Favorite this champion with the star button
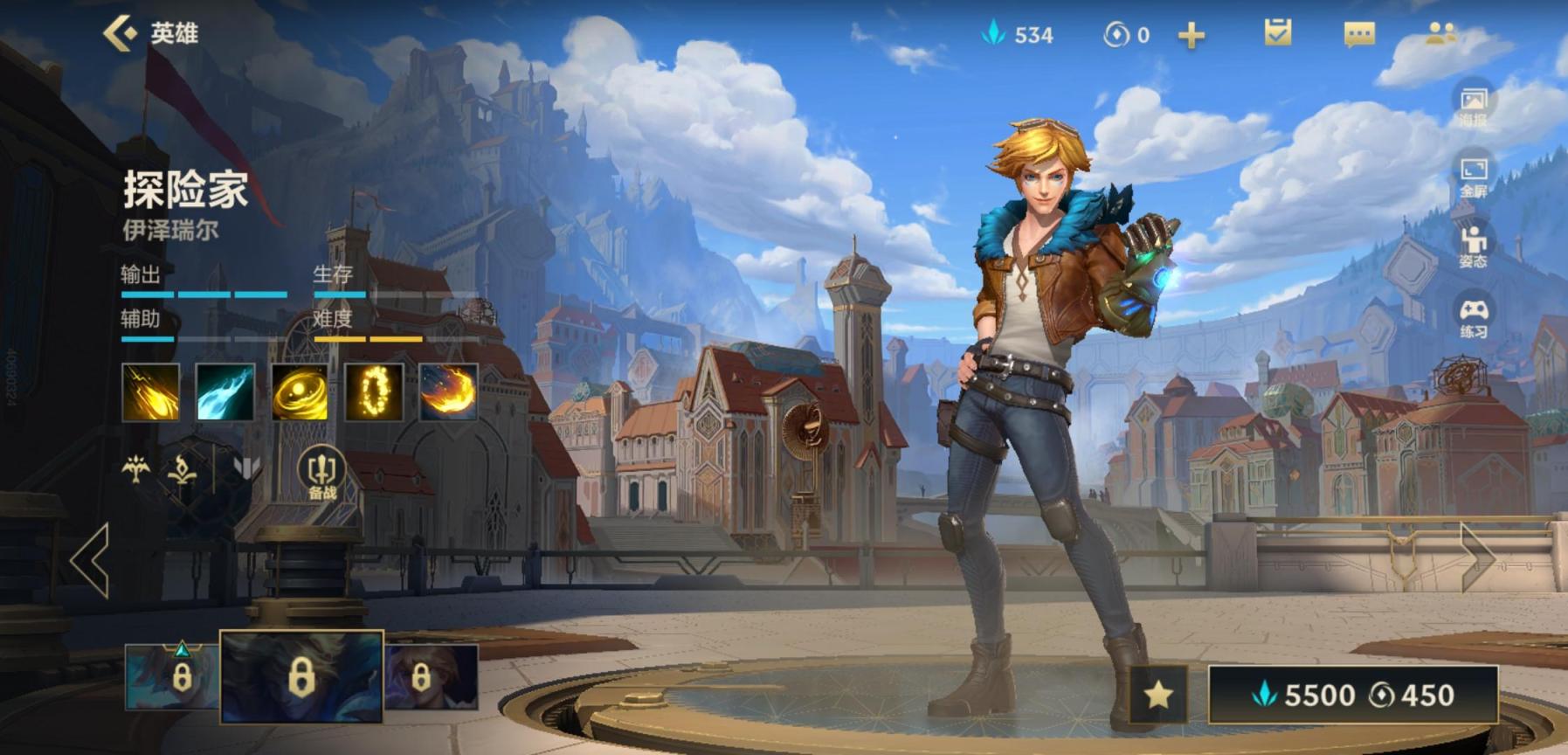The height and width of the screenshot is (755, 1568). pos(1158,695)
